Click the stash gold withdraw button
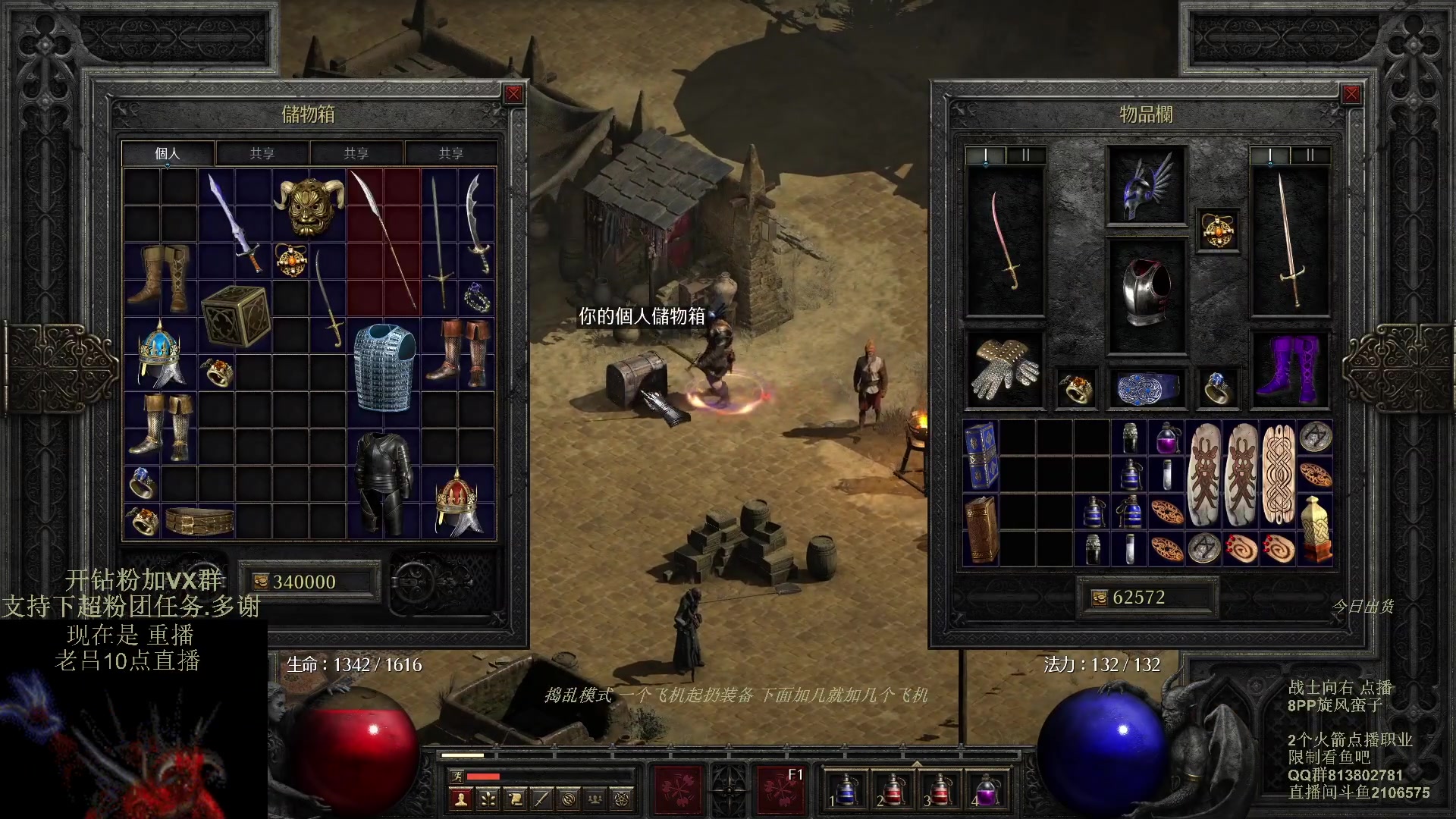The image size is (1456, 819). (260, 582)
